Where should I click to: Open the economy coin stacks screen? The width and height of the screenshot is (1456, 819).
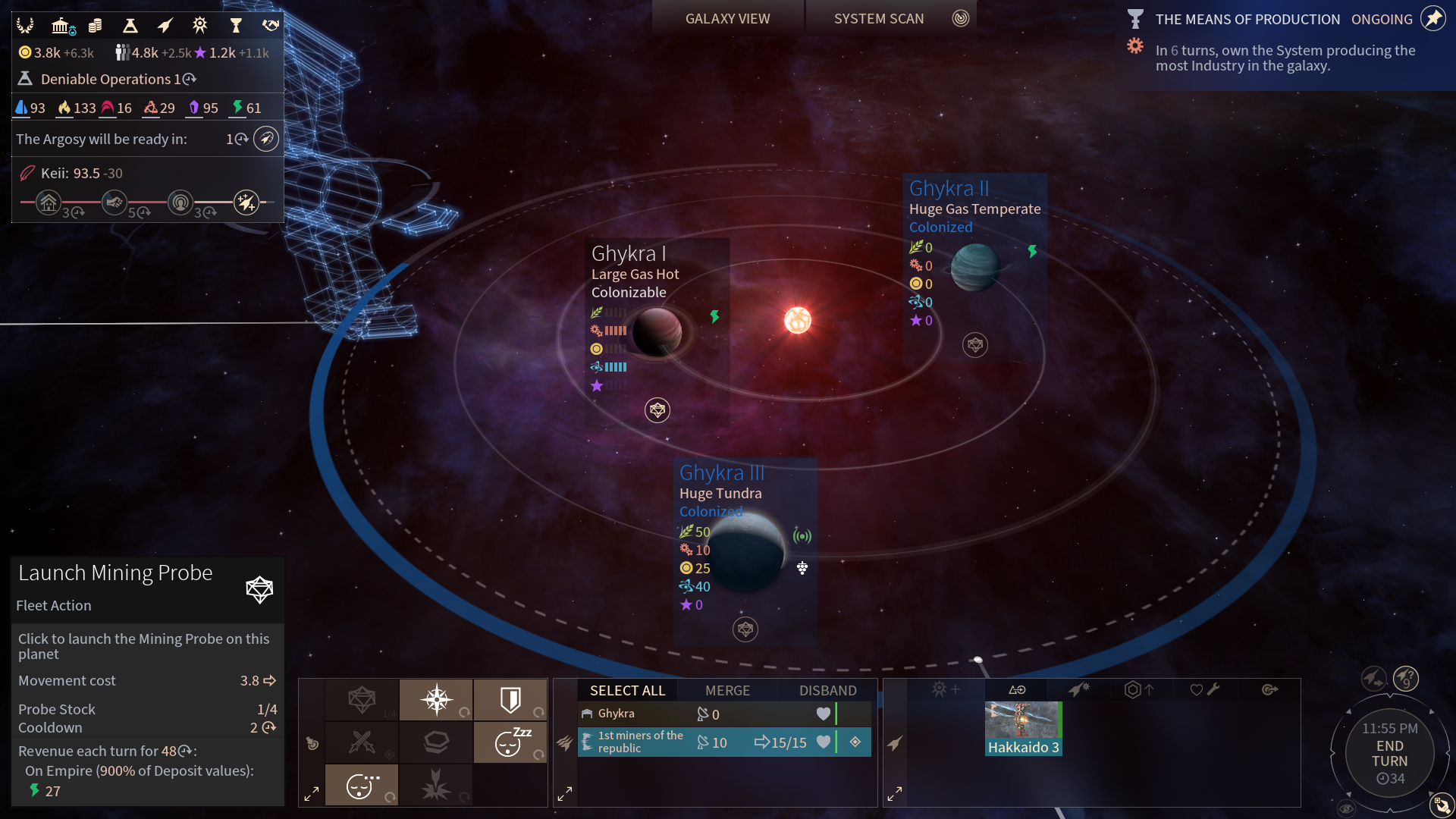click(x=95, y=26)
